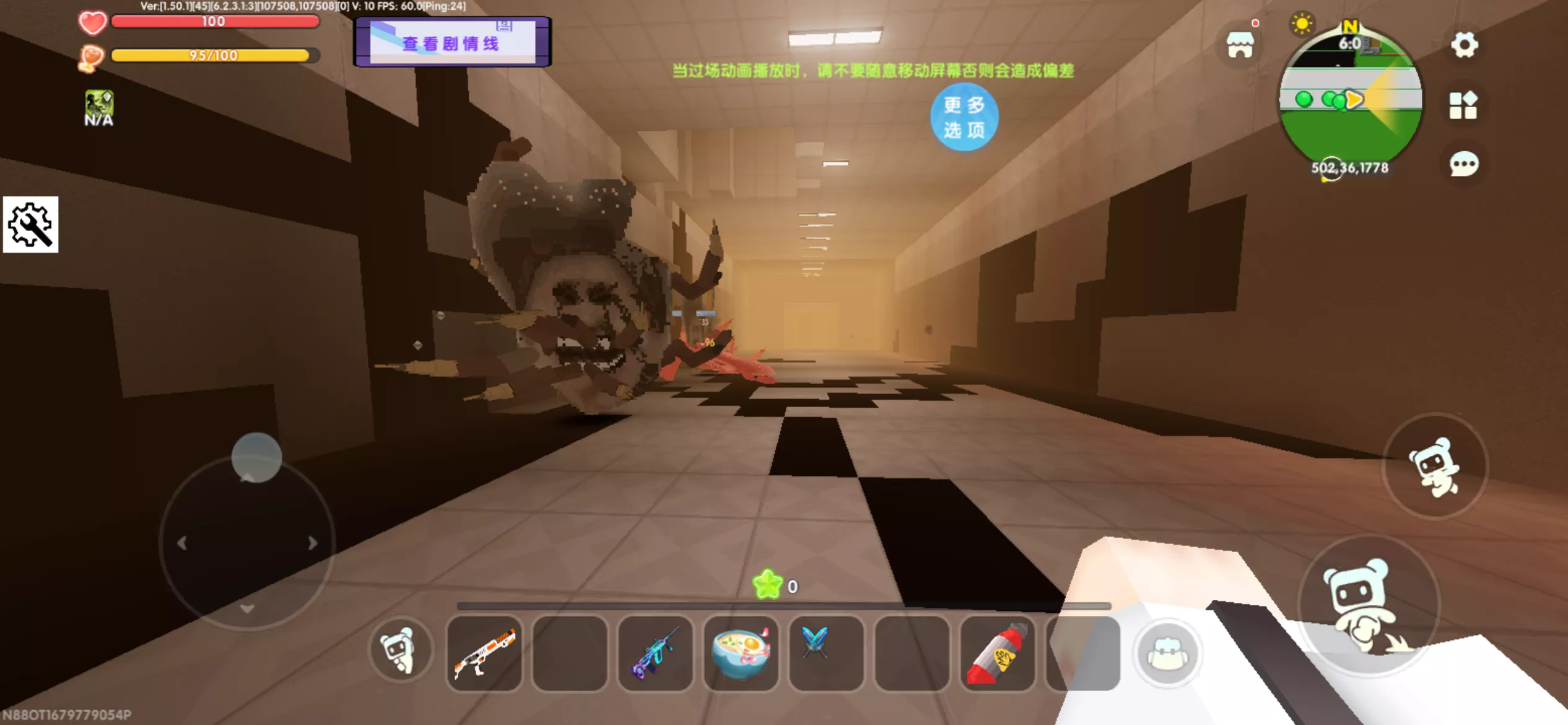1568x725 pixels.
Task: Tap the jumping character action button
Action: [1434, 466]
